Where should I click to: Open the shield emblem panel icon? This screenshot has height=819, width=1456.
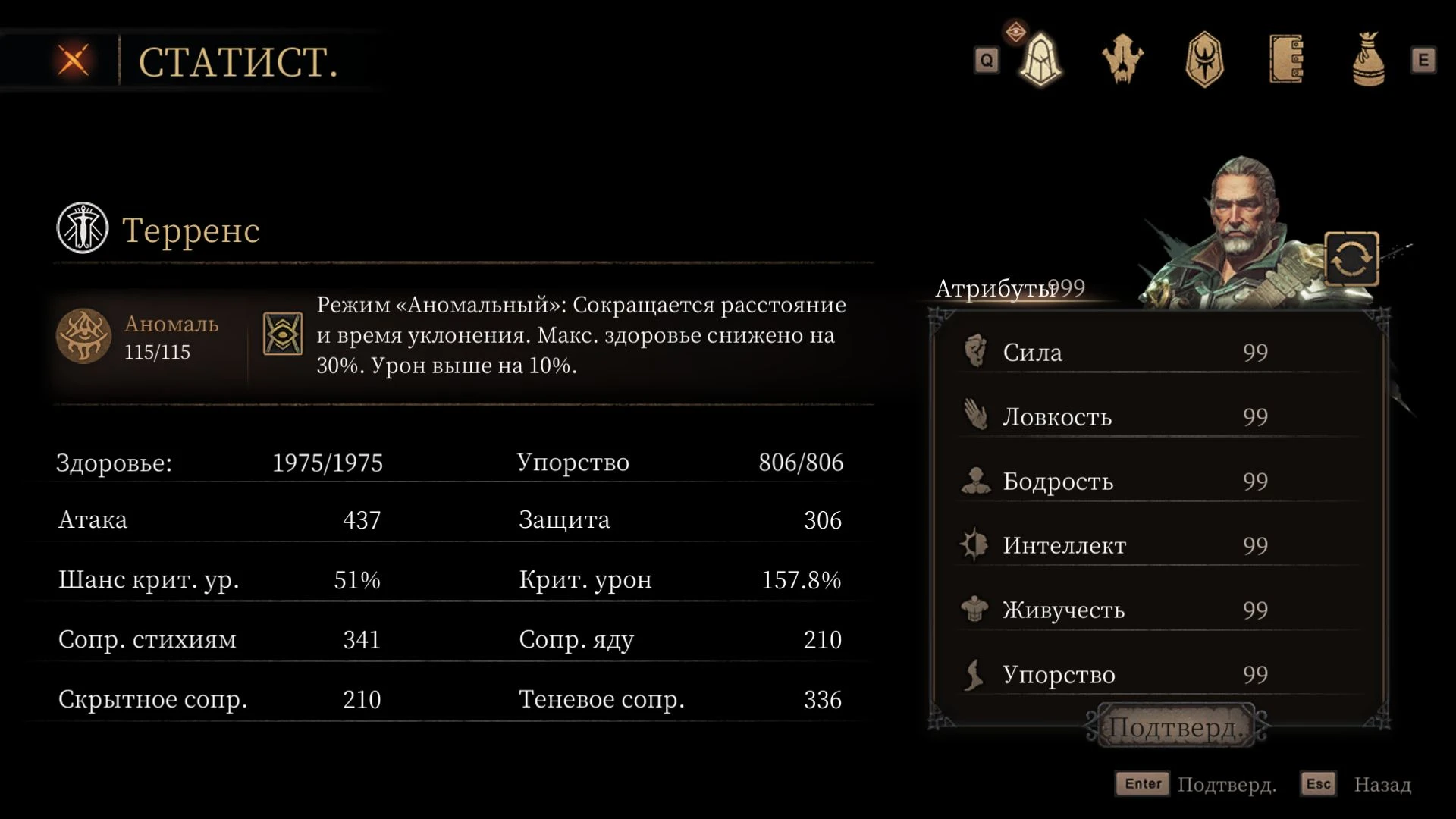pos(1205,61)
